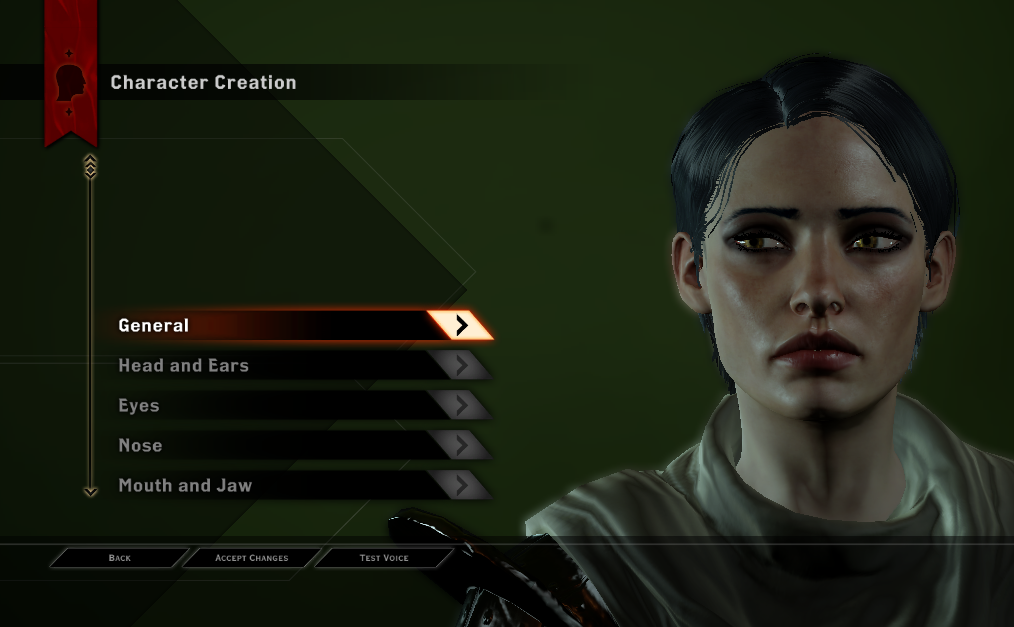
Task: Click the scroll-down arrow below the category list
Action: point(91,491)
